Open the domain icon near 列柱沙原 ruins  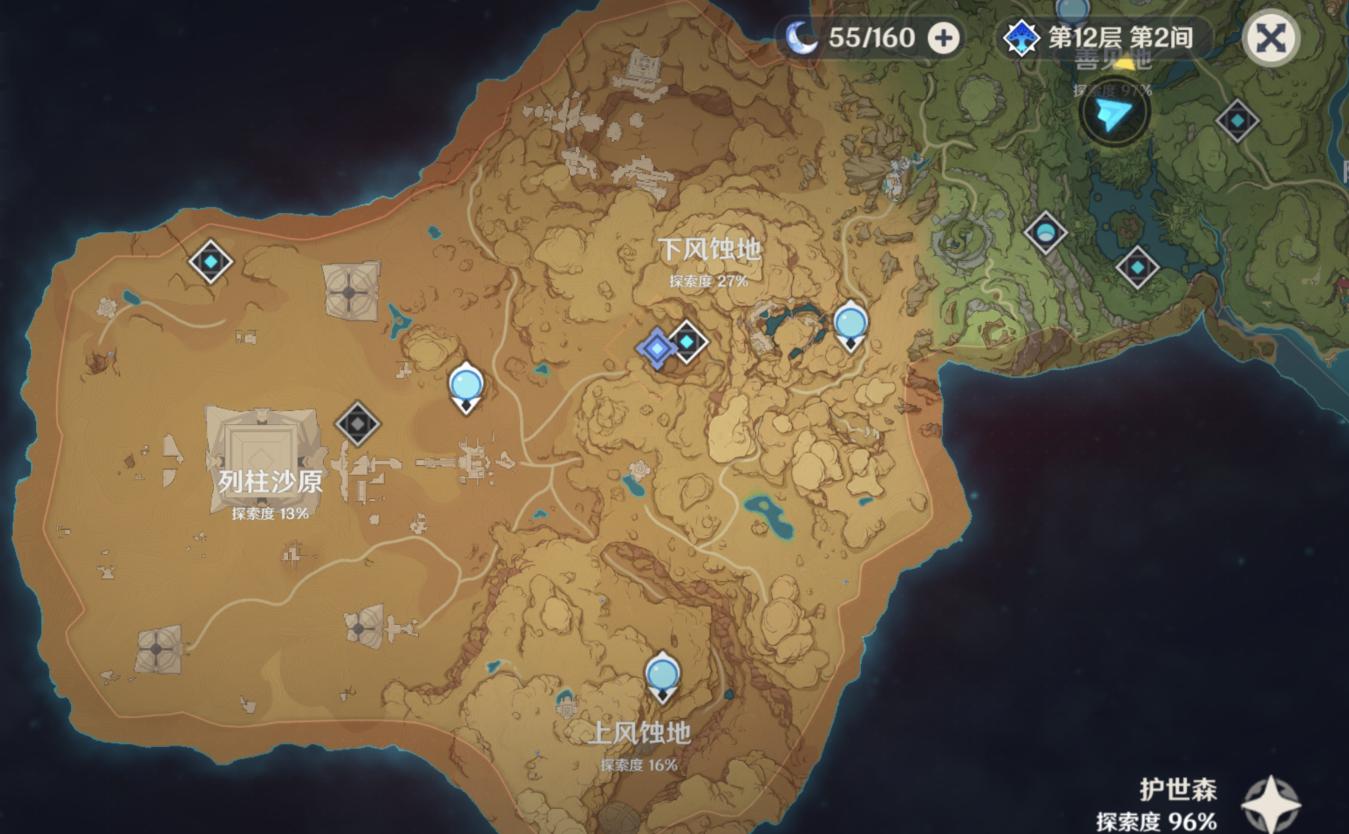[357, 424]
